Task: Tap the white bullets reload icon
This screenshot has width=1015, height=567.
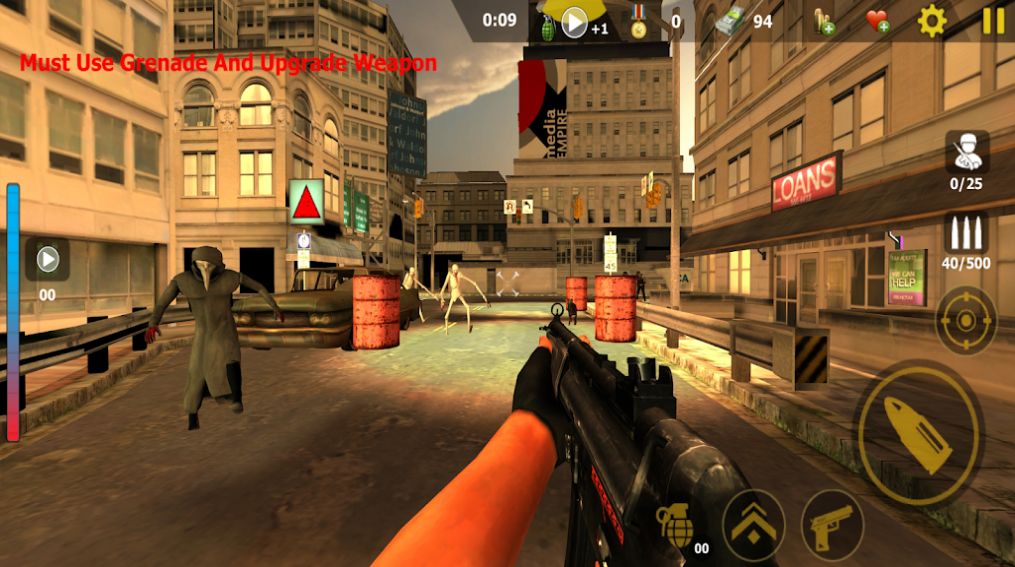Action: pyautogui.click(x=966, y=234)
